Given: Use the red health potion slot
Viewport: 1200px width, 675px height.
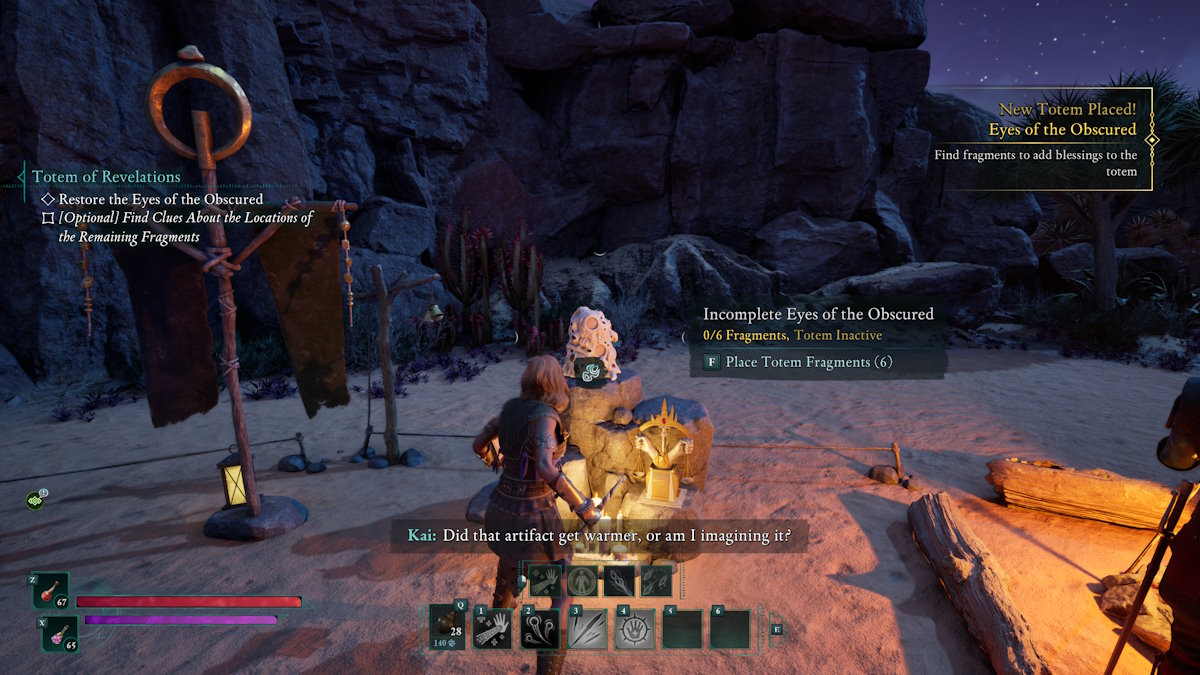Looking at the screenshot, I should (x=50, y=590).
